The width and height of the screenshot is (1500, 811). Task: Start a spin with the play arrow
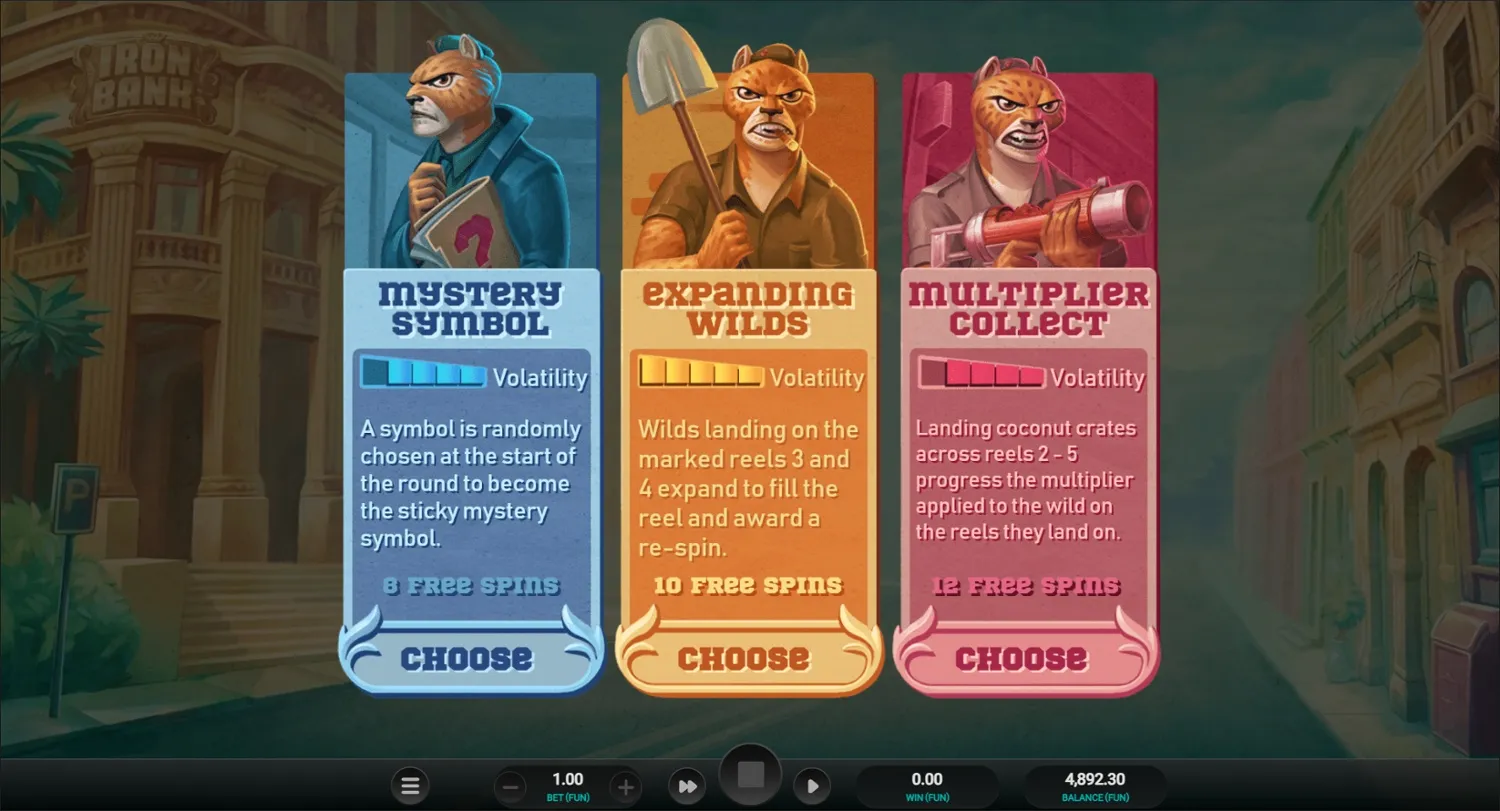pyautogui.click(x=813, y=785)
